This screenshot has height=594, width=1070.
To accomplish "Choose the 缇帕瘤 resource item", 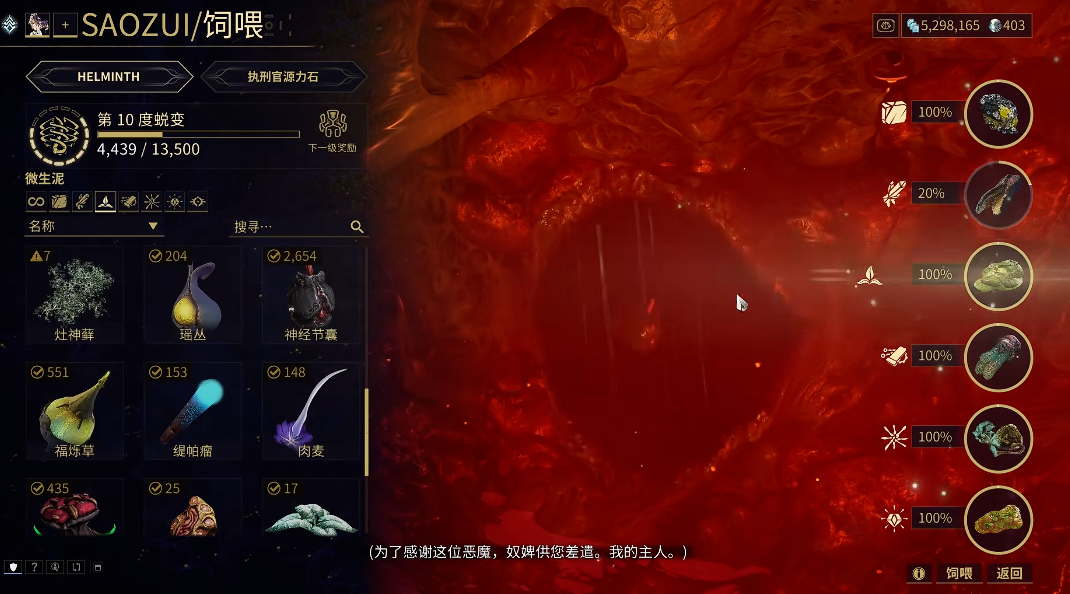I will (193, 411).
